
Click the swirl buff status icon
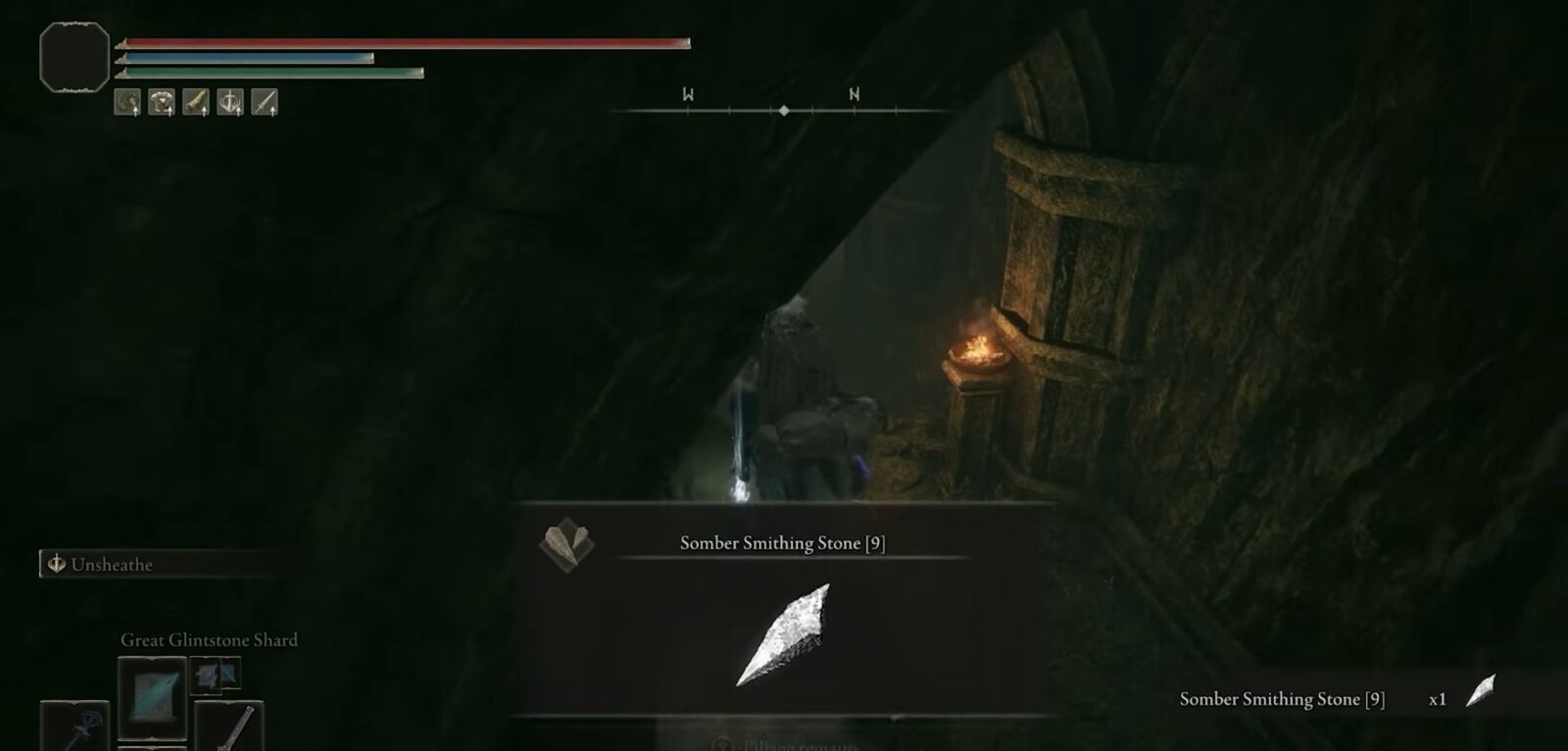coord(127,102)
